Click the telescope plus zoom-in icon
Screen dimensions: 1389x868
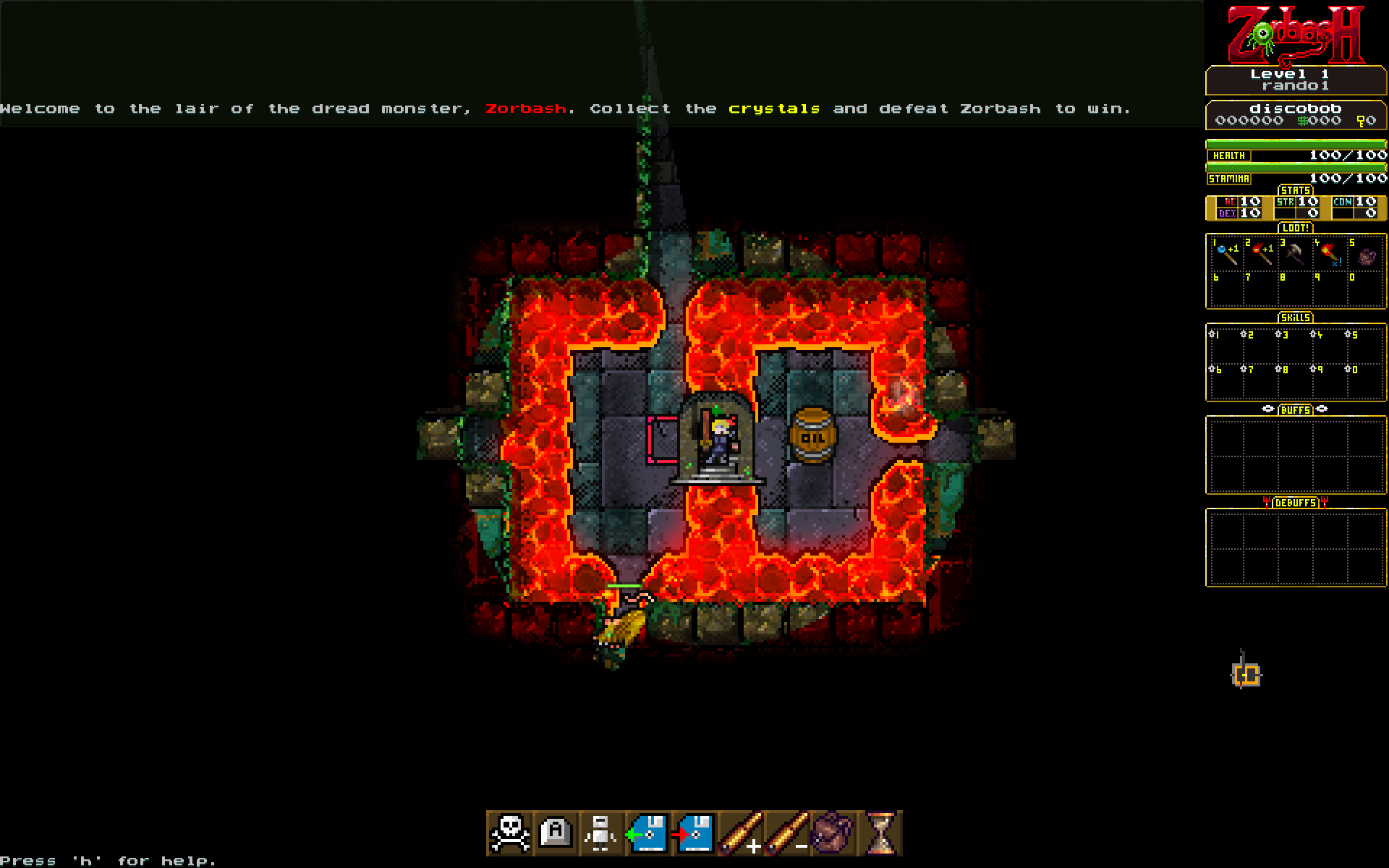point(740,833)
